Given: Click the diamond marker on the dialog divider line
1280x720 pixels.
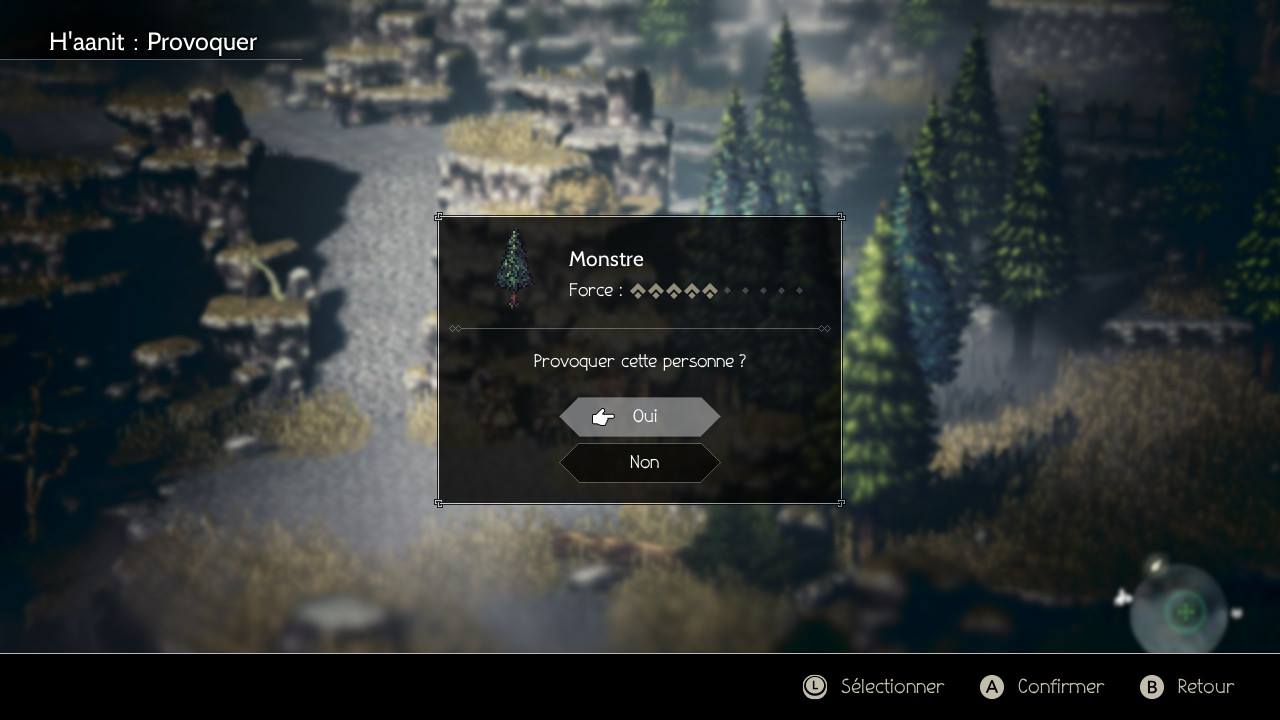Looking at the screenshot, I should click(x=455, y=328).
